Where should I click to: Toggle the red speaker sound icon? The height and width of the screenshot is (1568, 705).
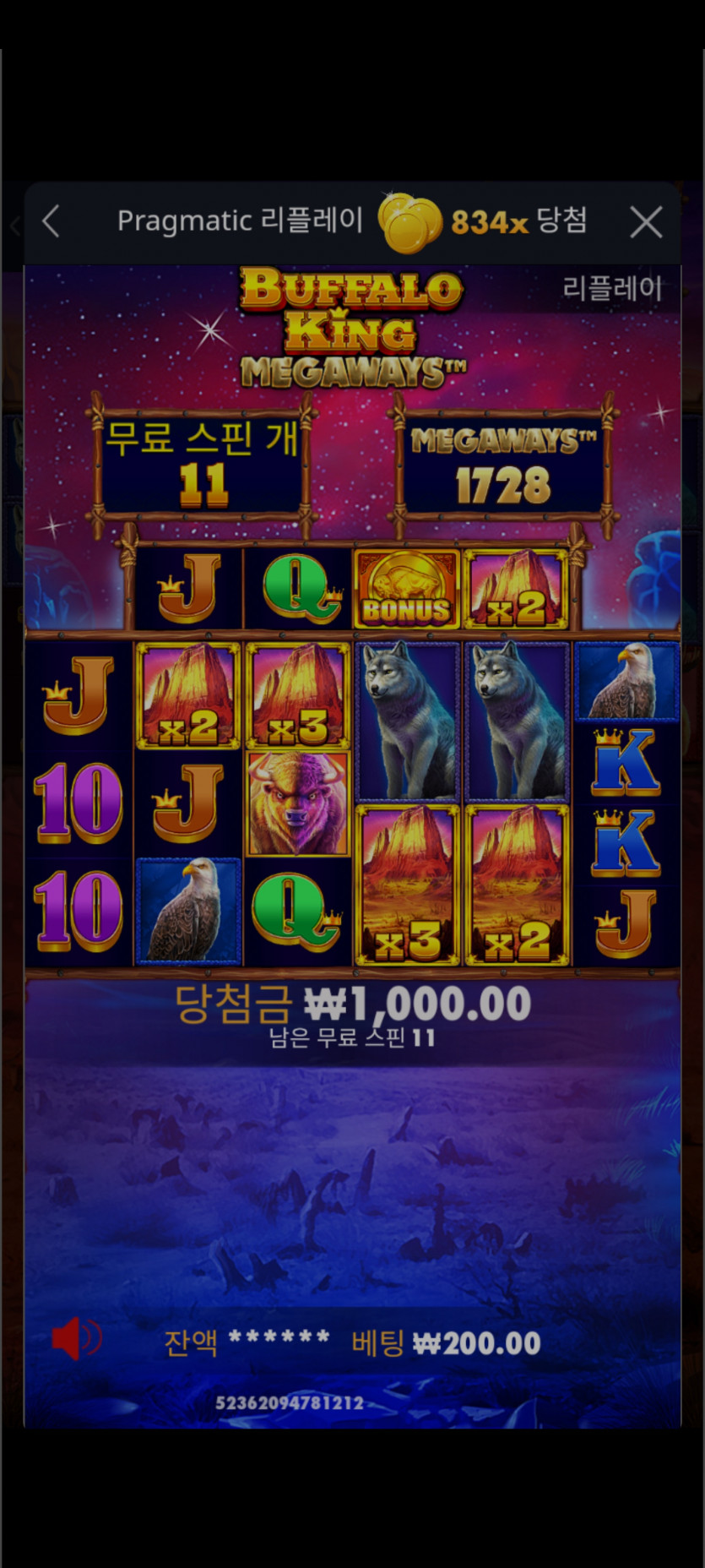pyautogui.click(x=75, y=1339)
